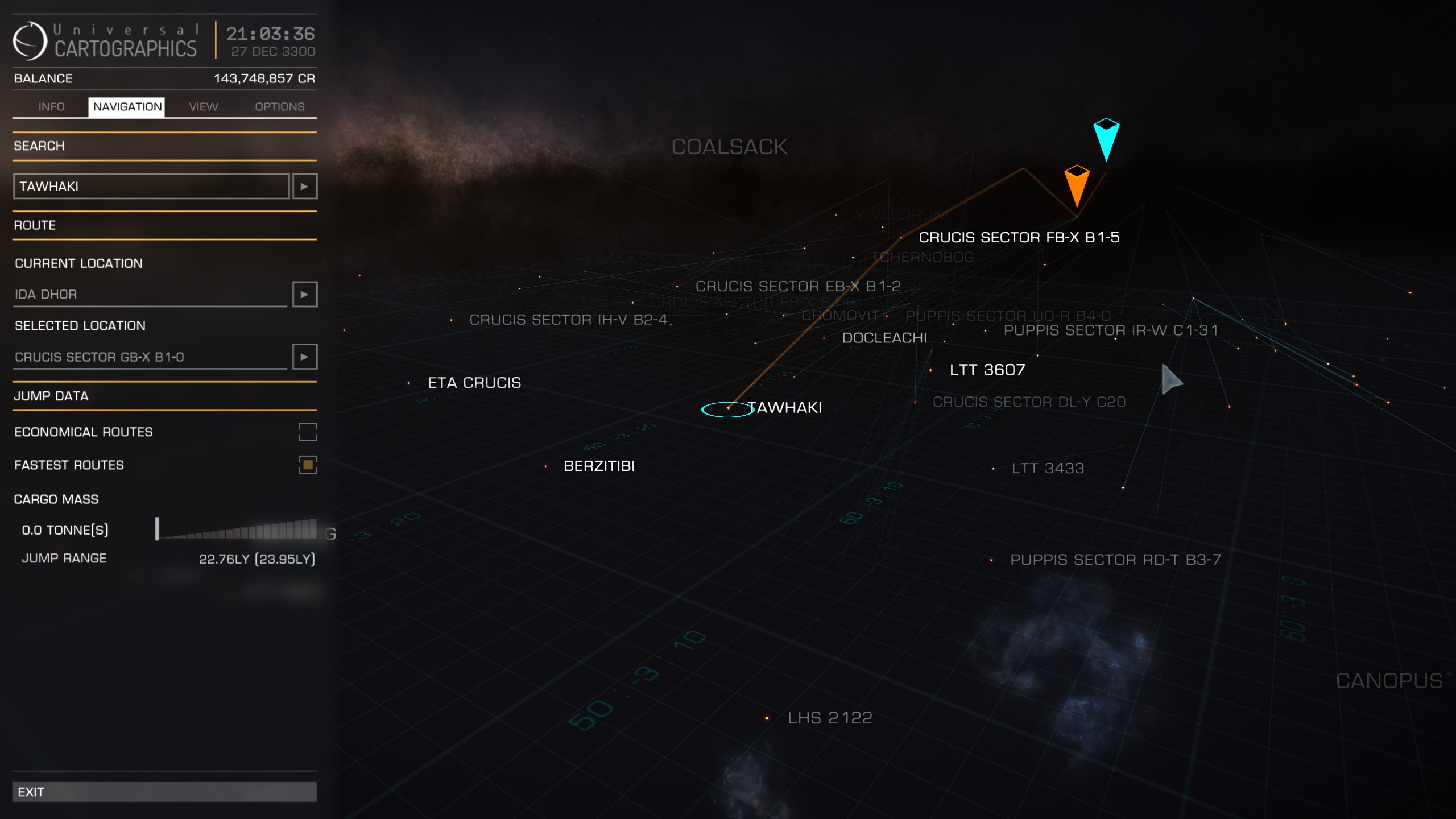Expand the arrow beside CRUCIS SECTOR GB-X B1-0
This screenshot has width=1456, height=819.
[x=305, y=357]
